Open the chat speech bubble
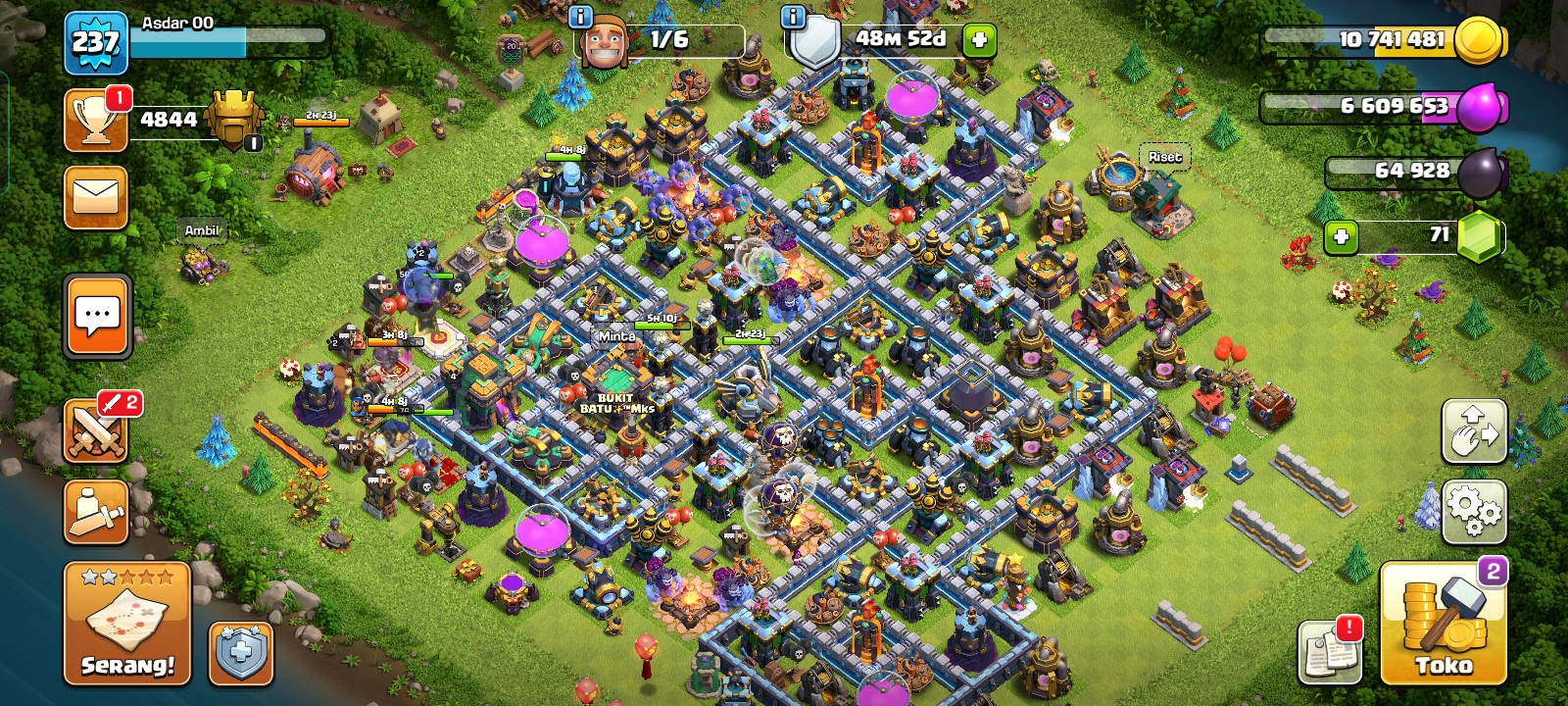 [x=97, y=316]
